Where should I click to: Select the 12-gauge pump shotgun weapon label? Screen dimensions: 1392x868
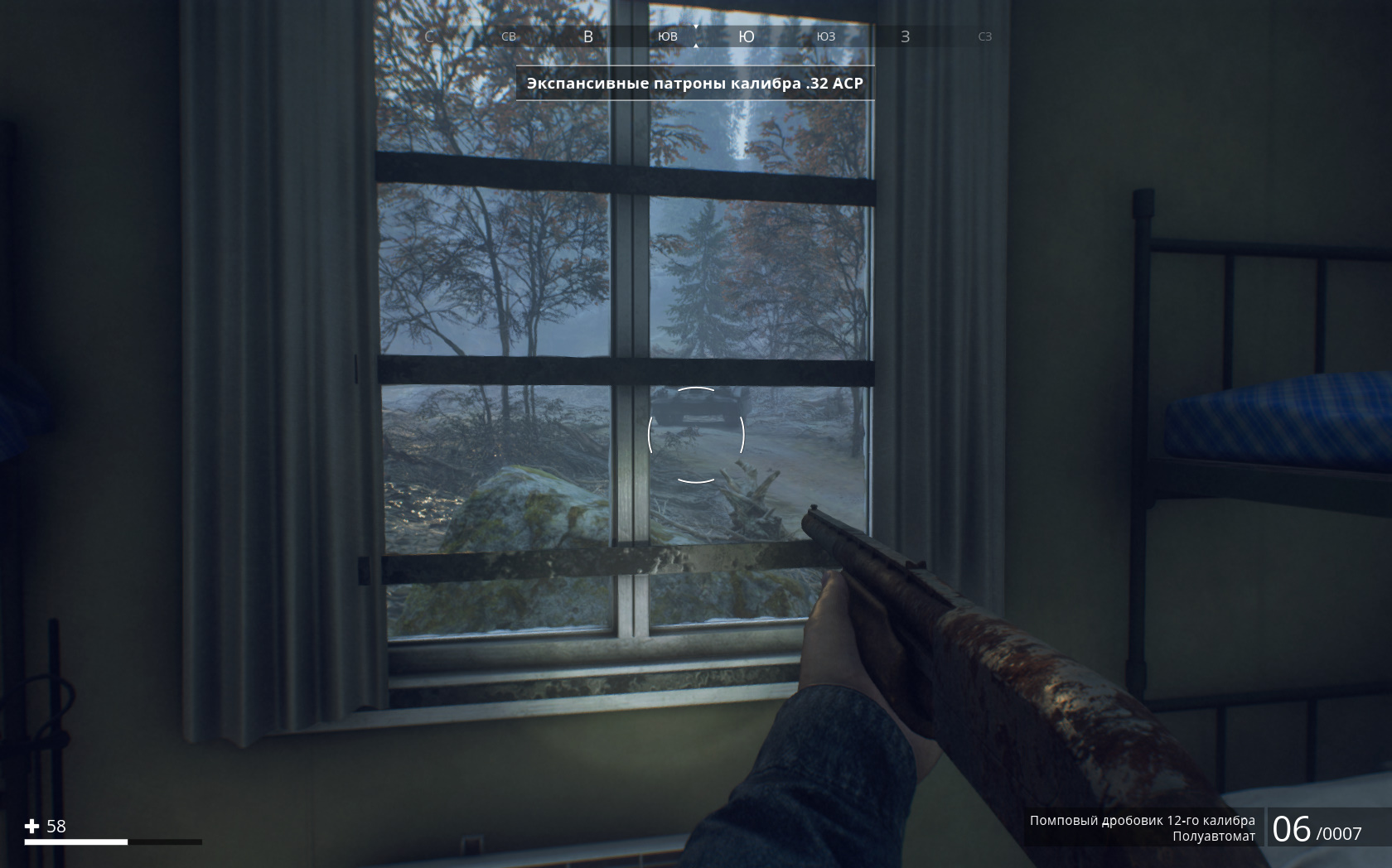point(1142,821)
